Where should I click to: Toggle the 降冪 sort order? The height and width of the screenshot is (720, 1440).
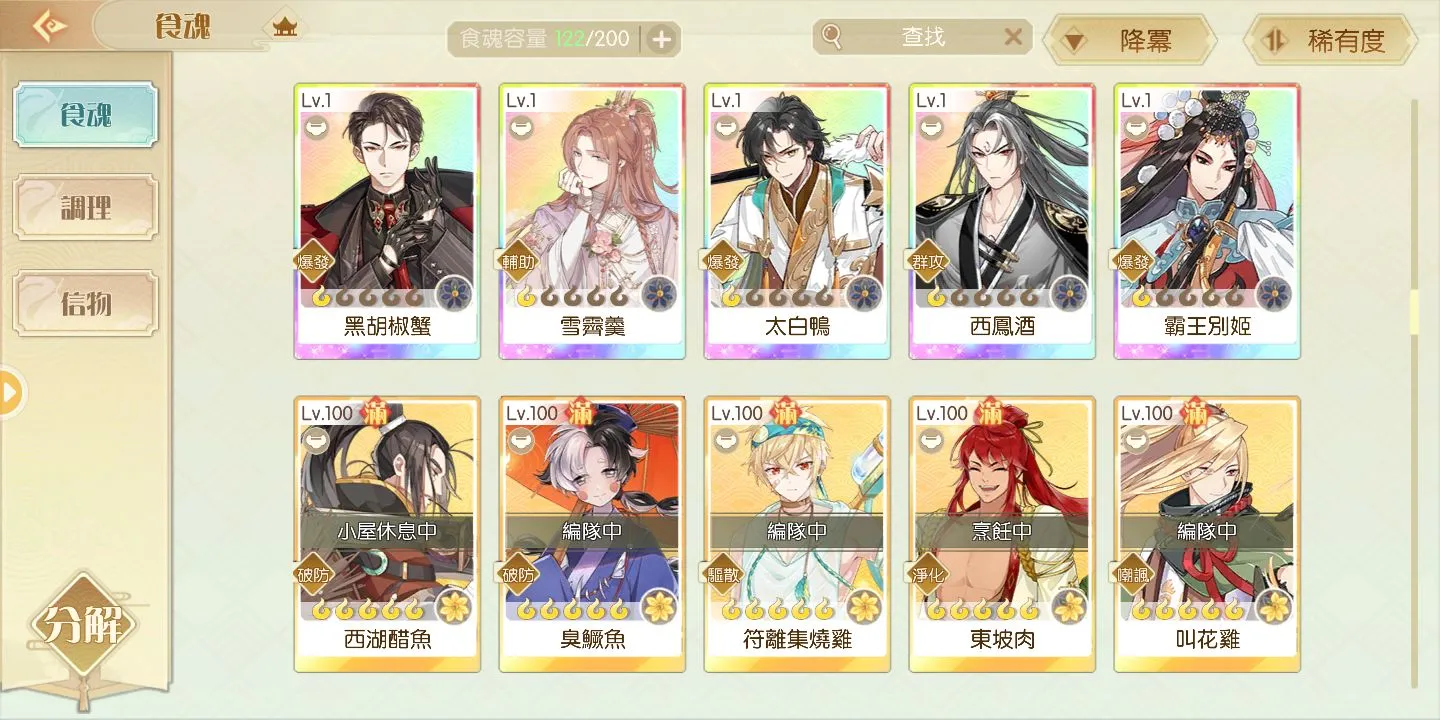pyautogui.click(x=1128, y=41)
